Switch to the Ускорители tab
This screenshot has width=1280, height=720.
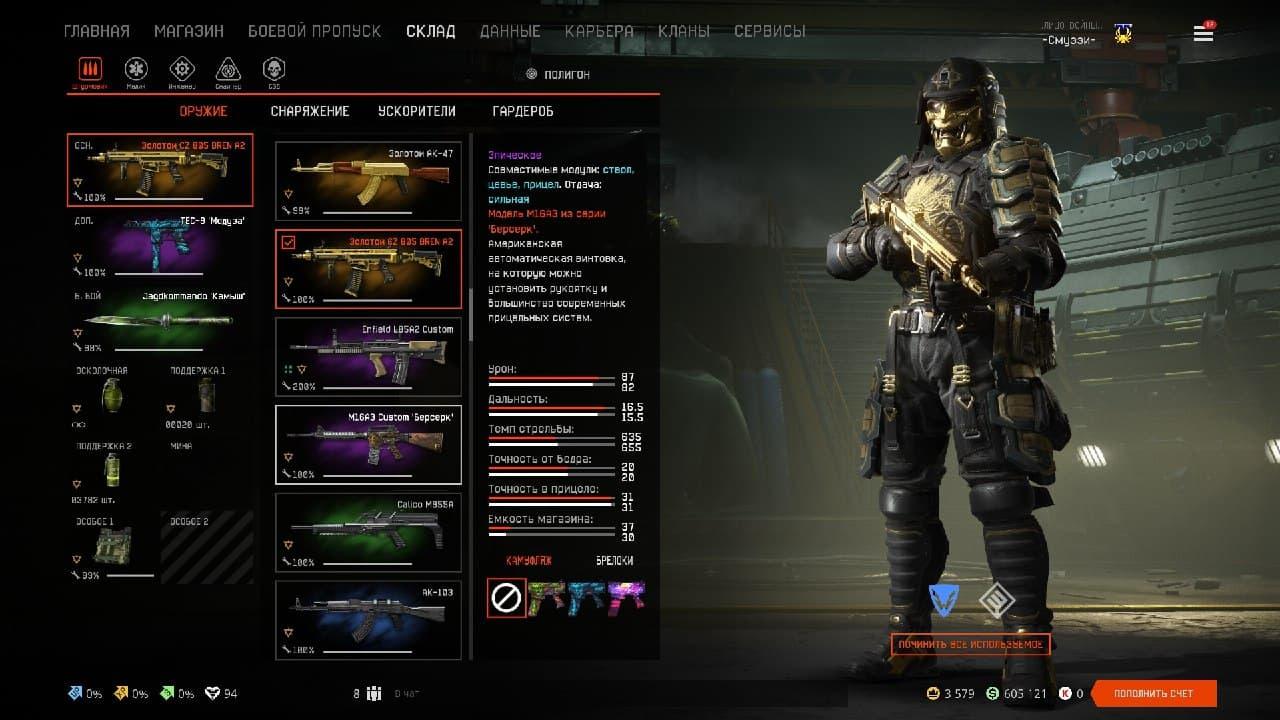point(416,111)
